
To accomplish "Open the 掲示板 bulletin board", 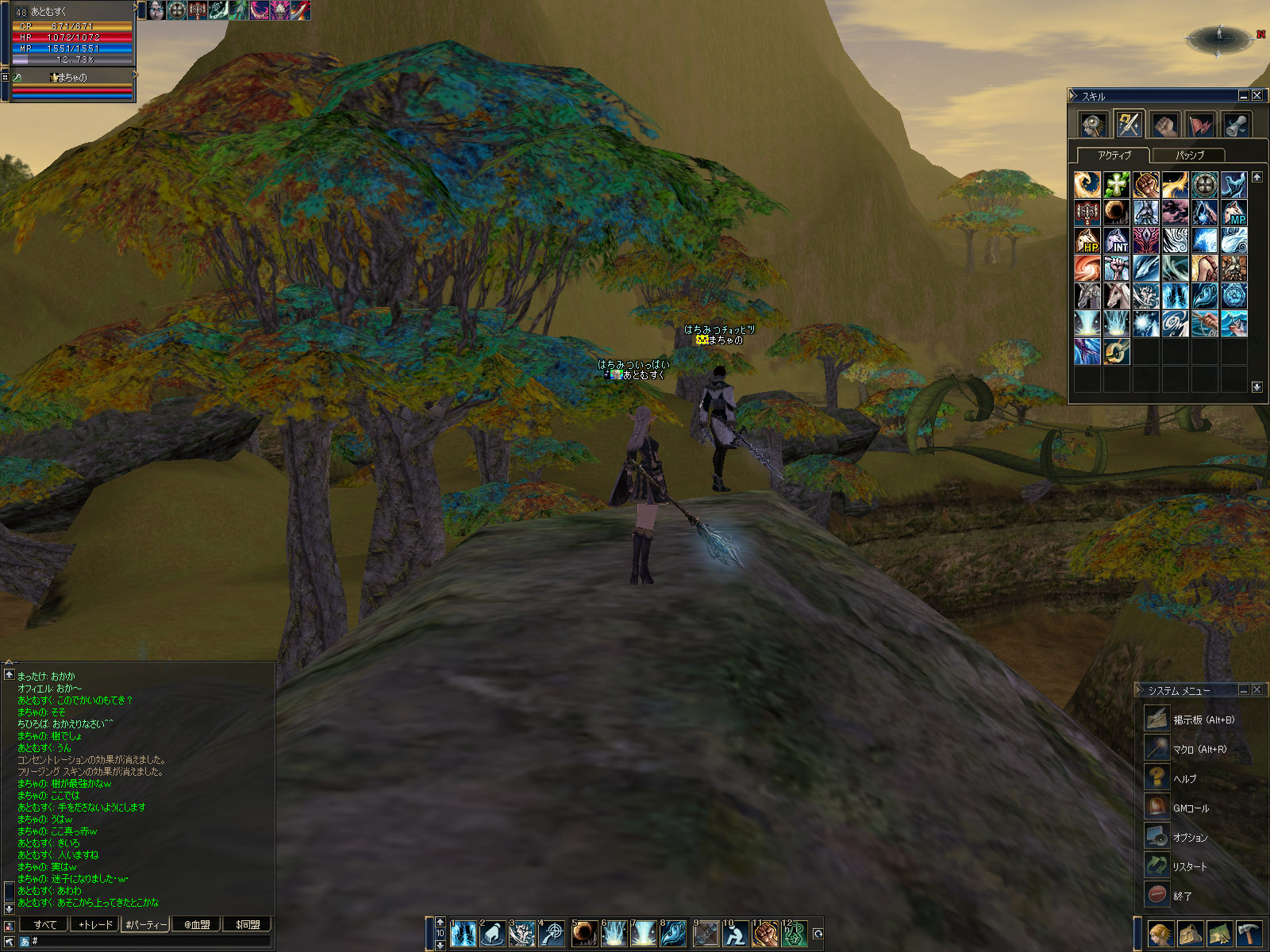I will 1203,720.
